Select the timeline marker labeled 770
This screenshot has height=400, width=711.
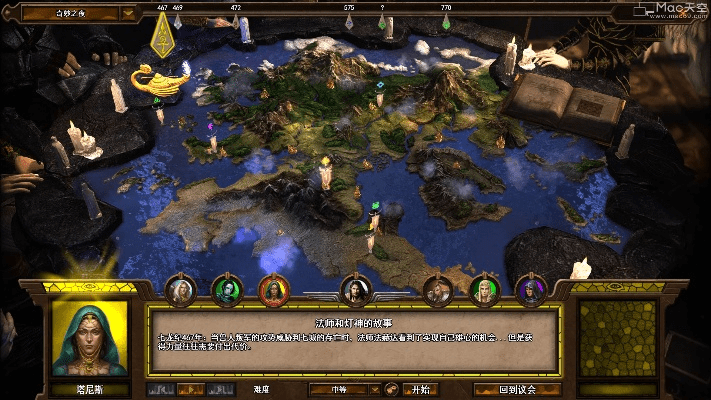446,23
